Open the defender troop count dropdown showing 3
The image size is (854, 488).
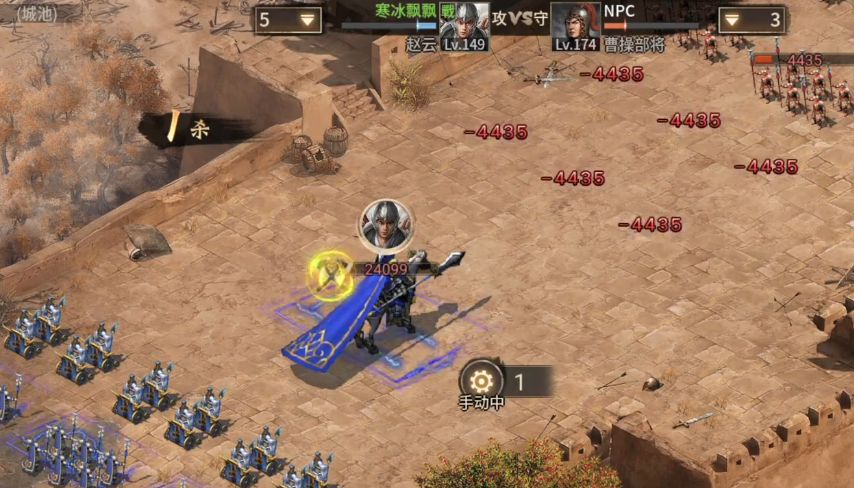(x=752, y=20)
